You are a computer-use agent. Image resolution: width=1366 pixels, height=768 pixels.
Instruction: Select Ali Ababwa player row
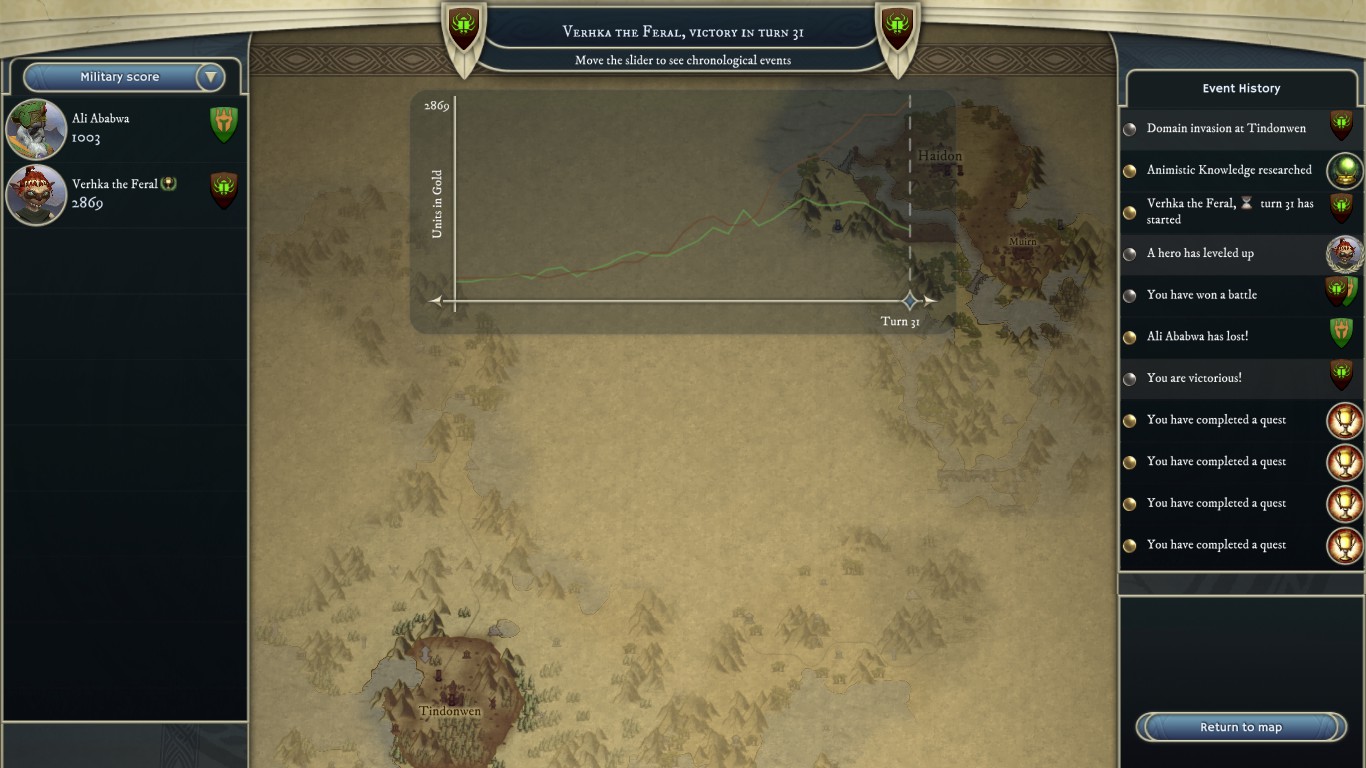tap(124, 128)
